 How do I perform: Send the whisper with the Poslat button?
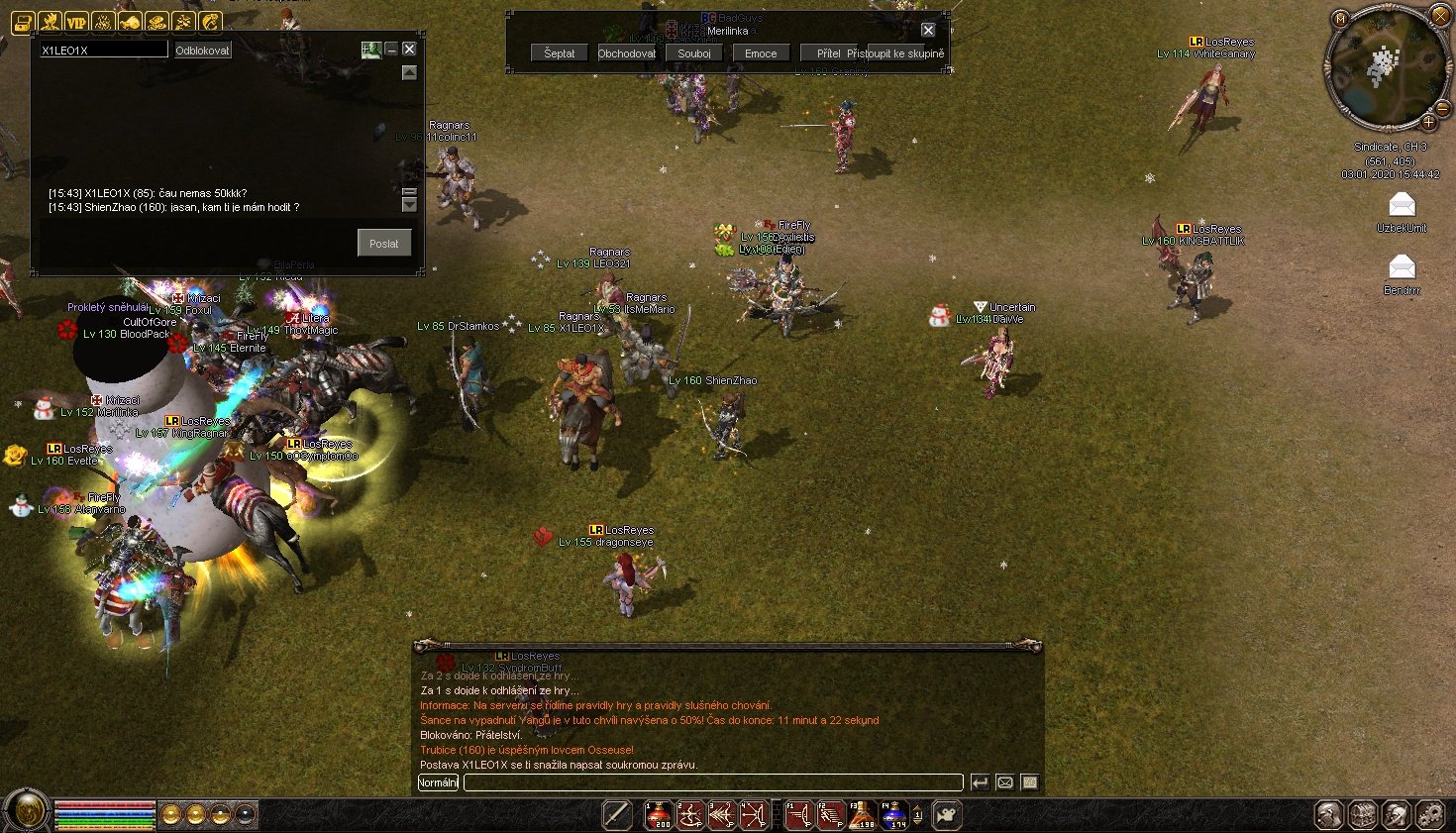tap(384, 243)
